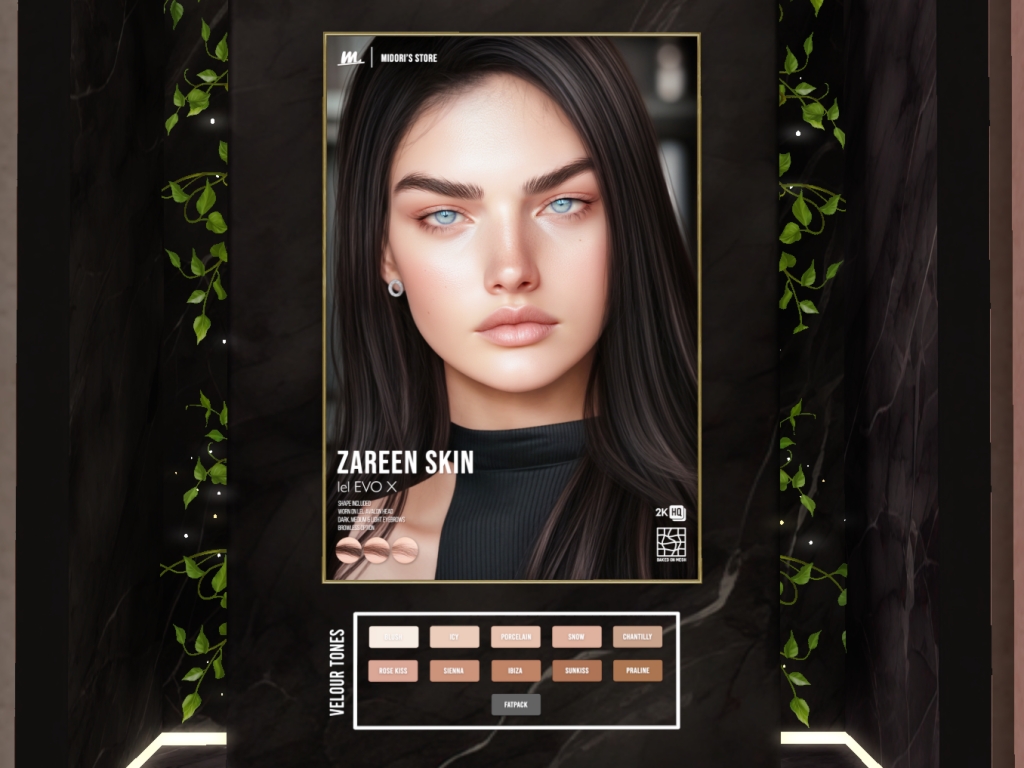1024x768 pixels.
Task: Choose the Icy tone swatch
Action: click(x=455, y=637)
